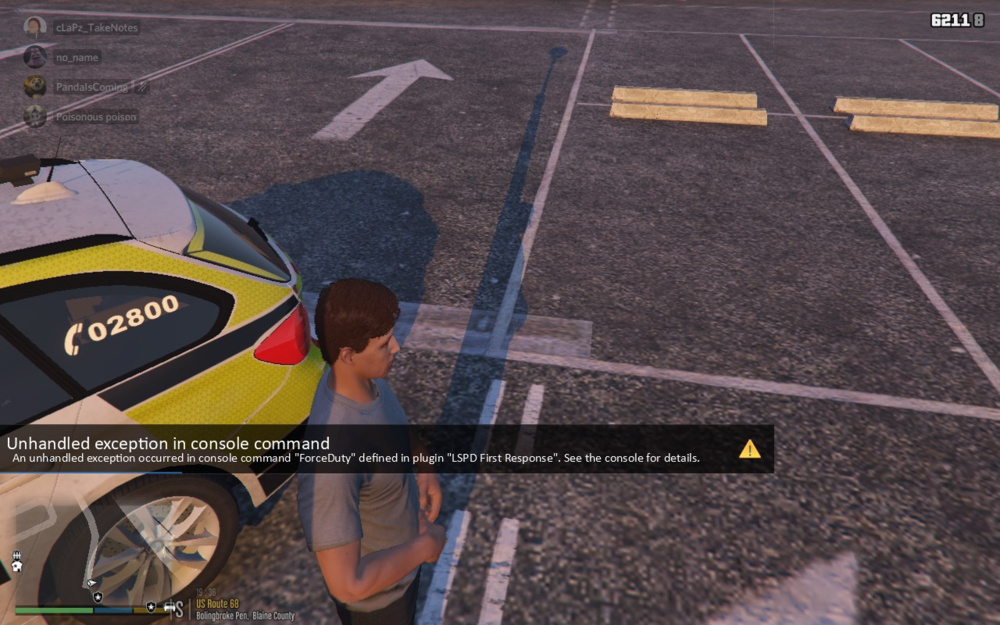Click the clothing store blip on minimap
The height and width of the screenshot is (625, 1000).
[x=17, y=566]
